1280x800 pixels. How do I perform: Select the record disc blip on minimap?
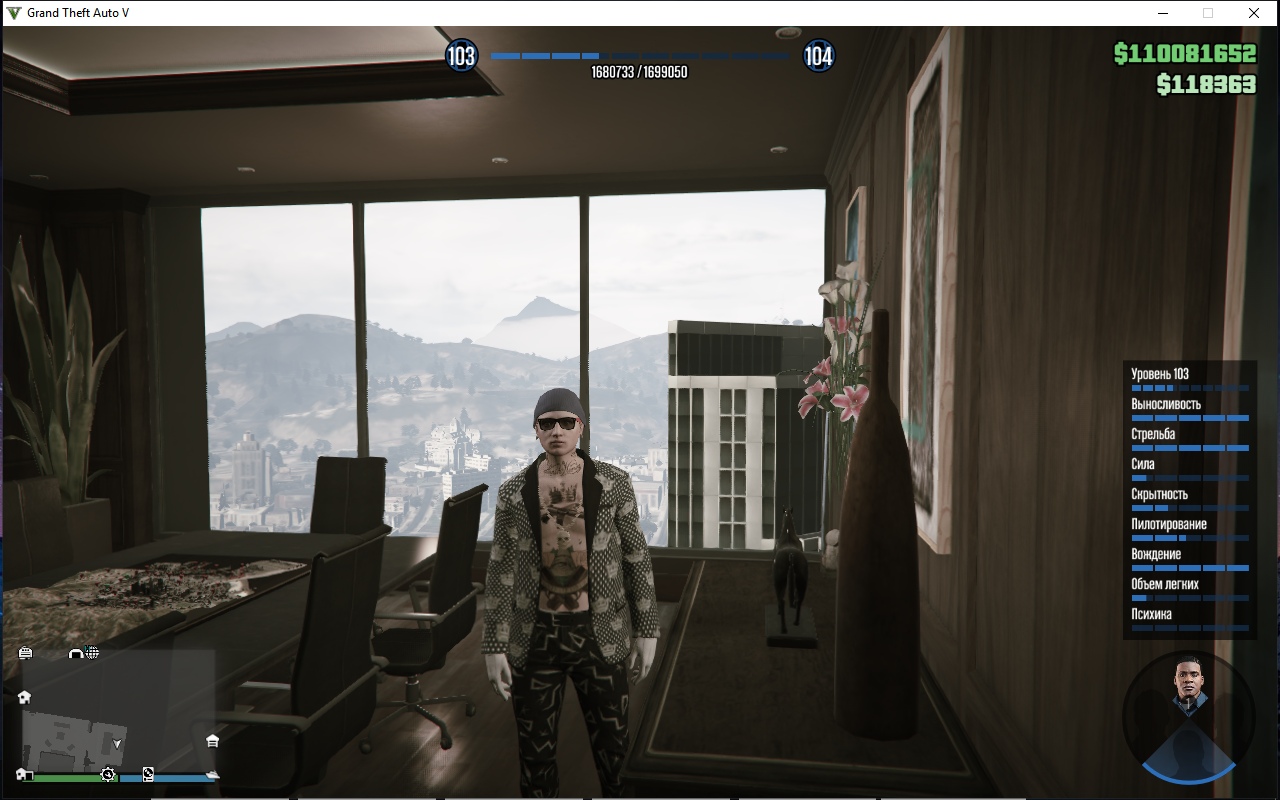click(x=148, y=774)
